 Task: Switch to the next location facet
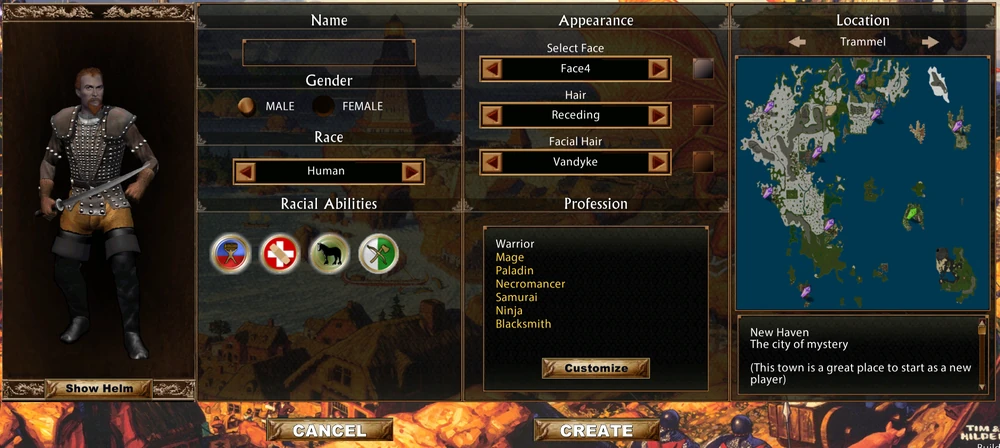coord(930,42)
